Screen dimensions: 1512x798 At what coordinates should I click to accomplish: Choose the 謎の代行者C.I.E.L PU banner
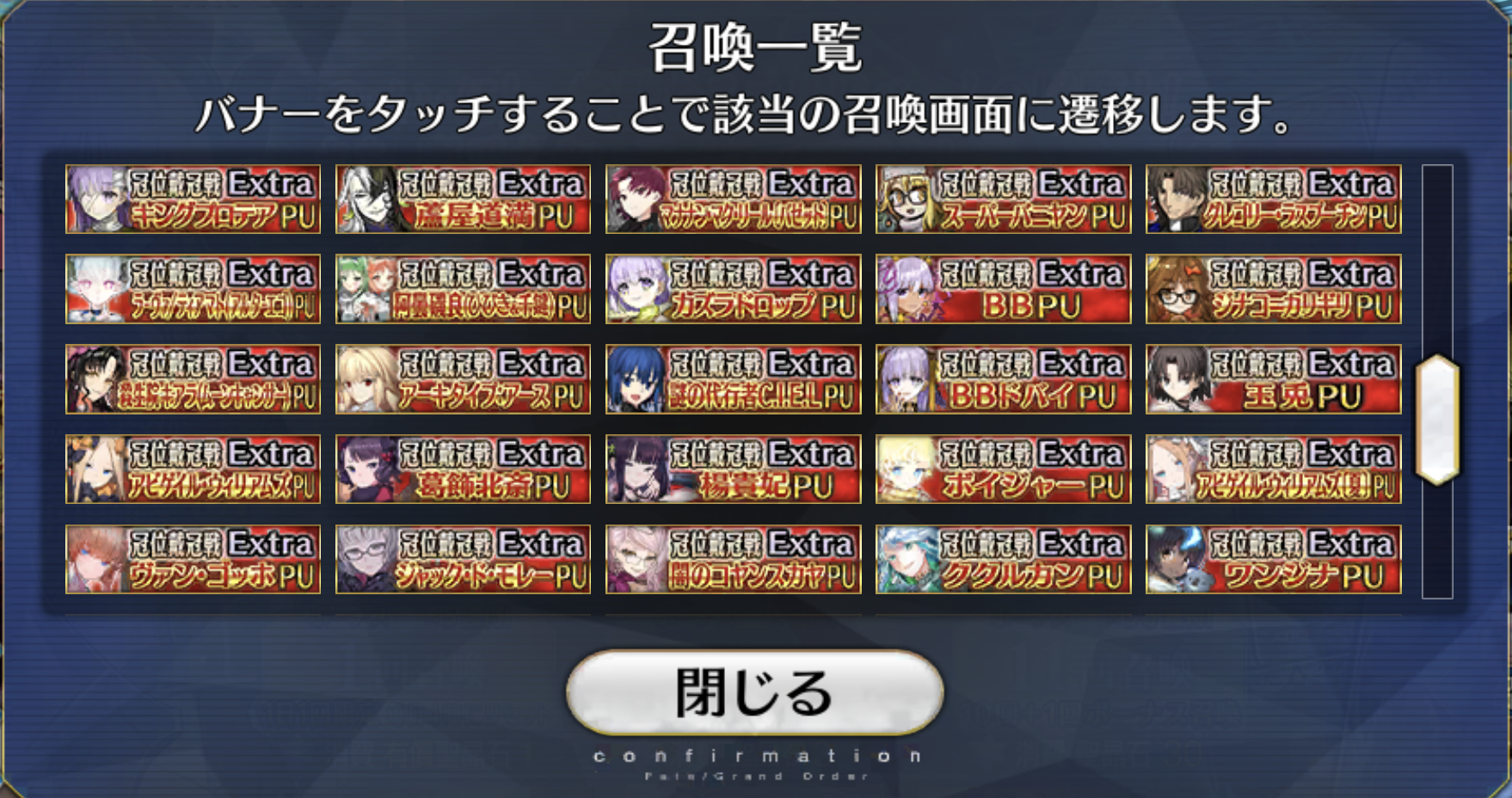pos(733,379)
